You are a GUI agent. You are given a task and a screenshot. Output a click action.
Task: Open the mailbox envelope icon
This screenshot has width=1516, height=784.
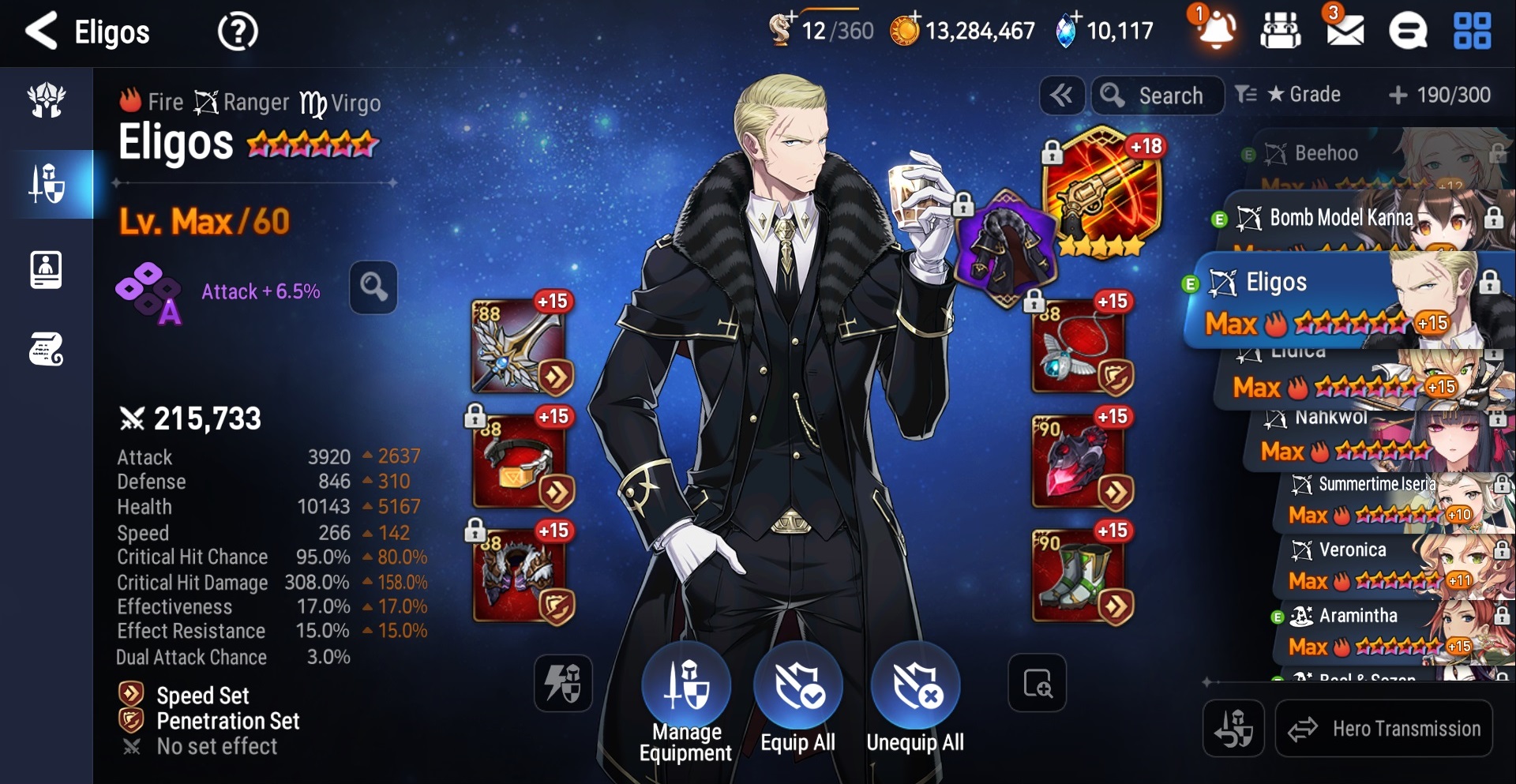1344,31
